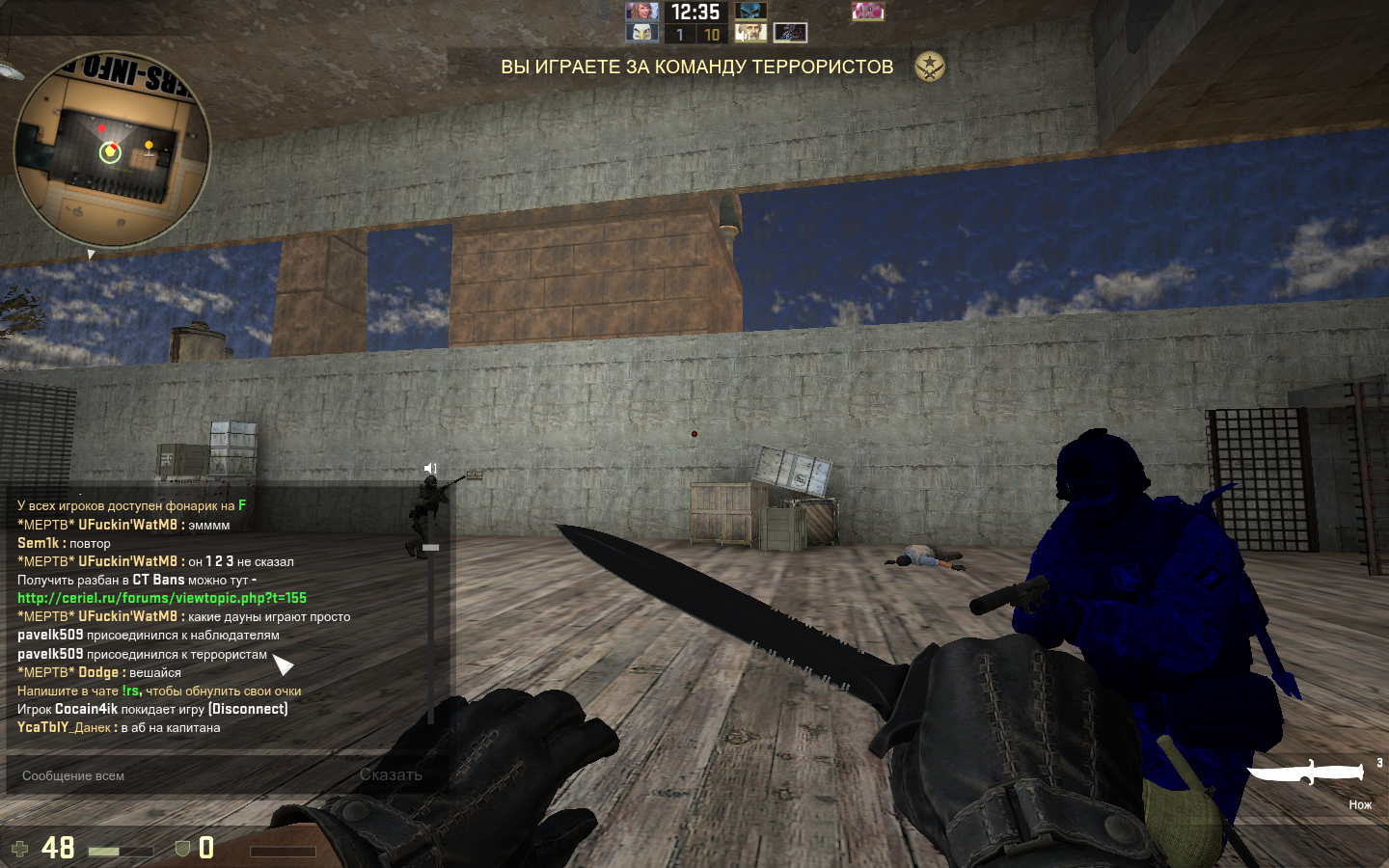
Task: Select the pink elephant player avatar
Action: pos(867,12)
